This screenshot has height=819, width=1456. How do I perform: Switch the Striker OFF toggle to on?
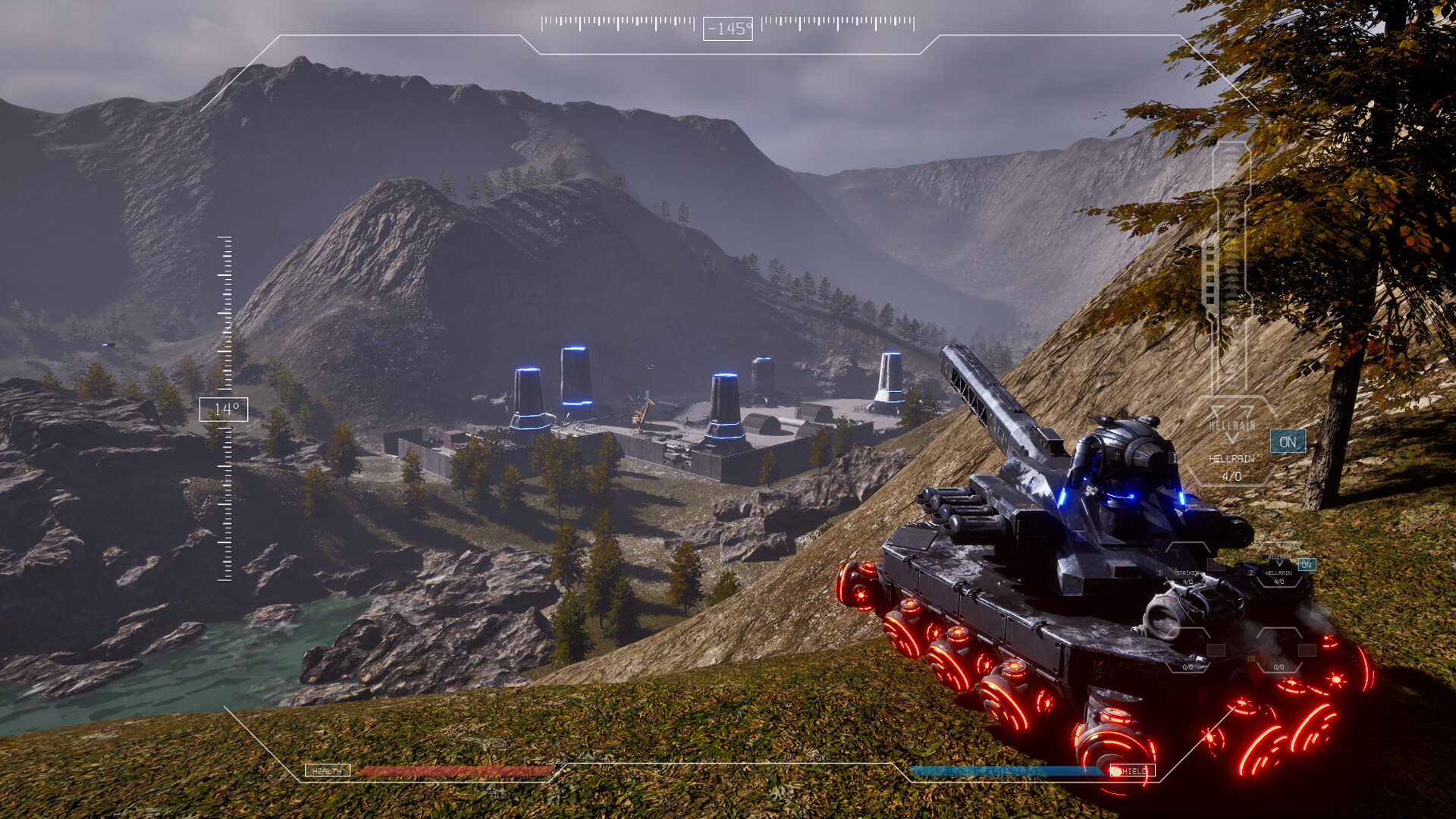tap(1215, 564)
